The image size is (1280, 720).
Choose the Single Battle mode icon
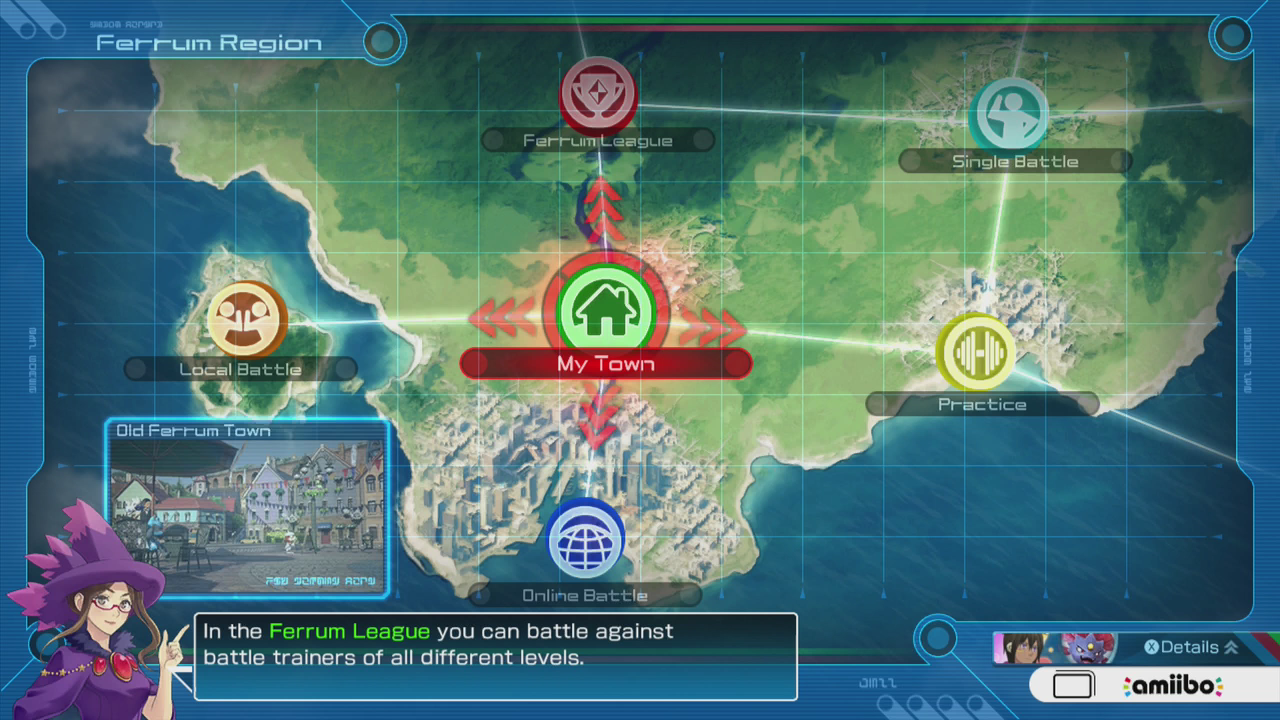(x=1008, y=114)
